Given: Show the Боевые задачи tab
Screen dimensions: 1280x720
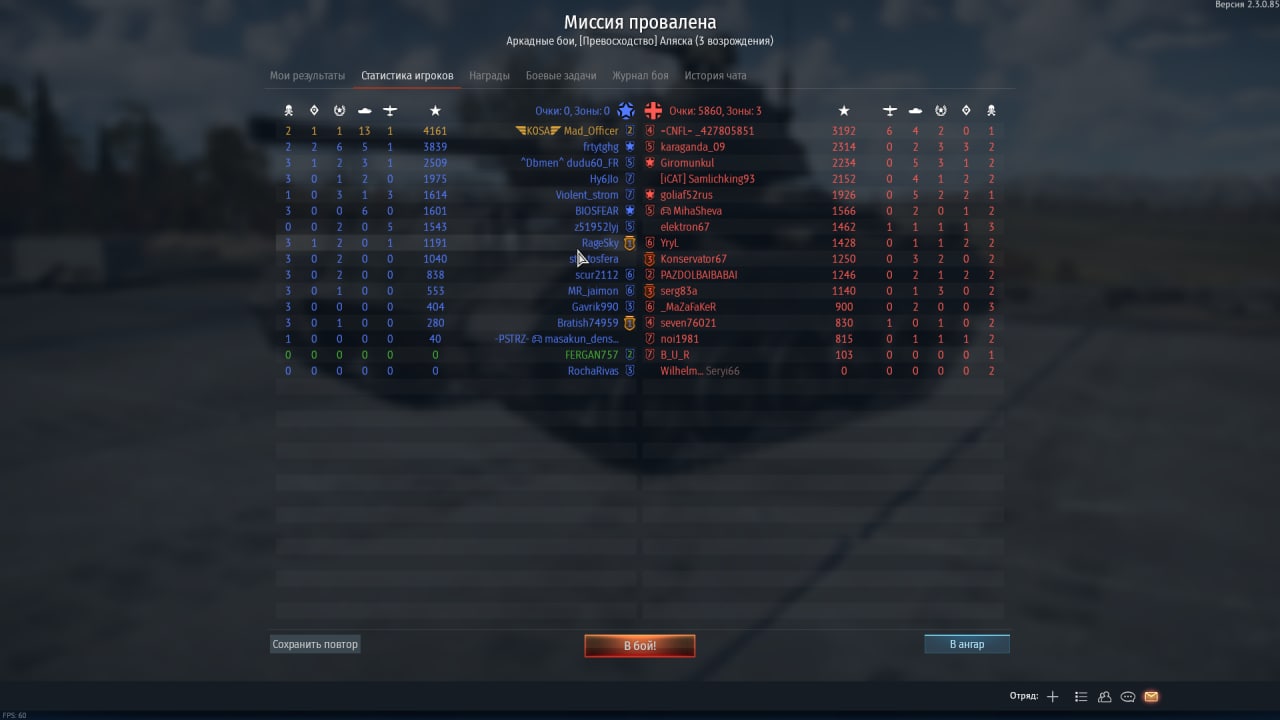Looking at the screenshot, I should click(561, 76).
